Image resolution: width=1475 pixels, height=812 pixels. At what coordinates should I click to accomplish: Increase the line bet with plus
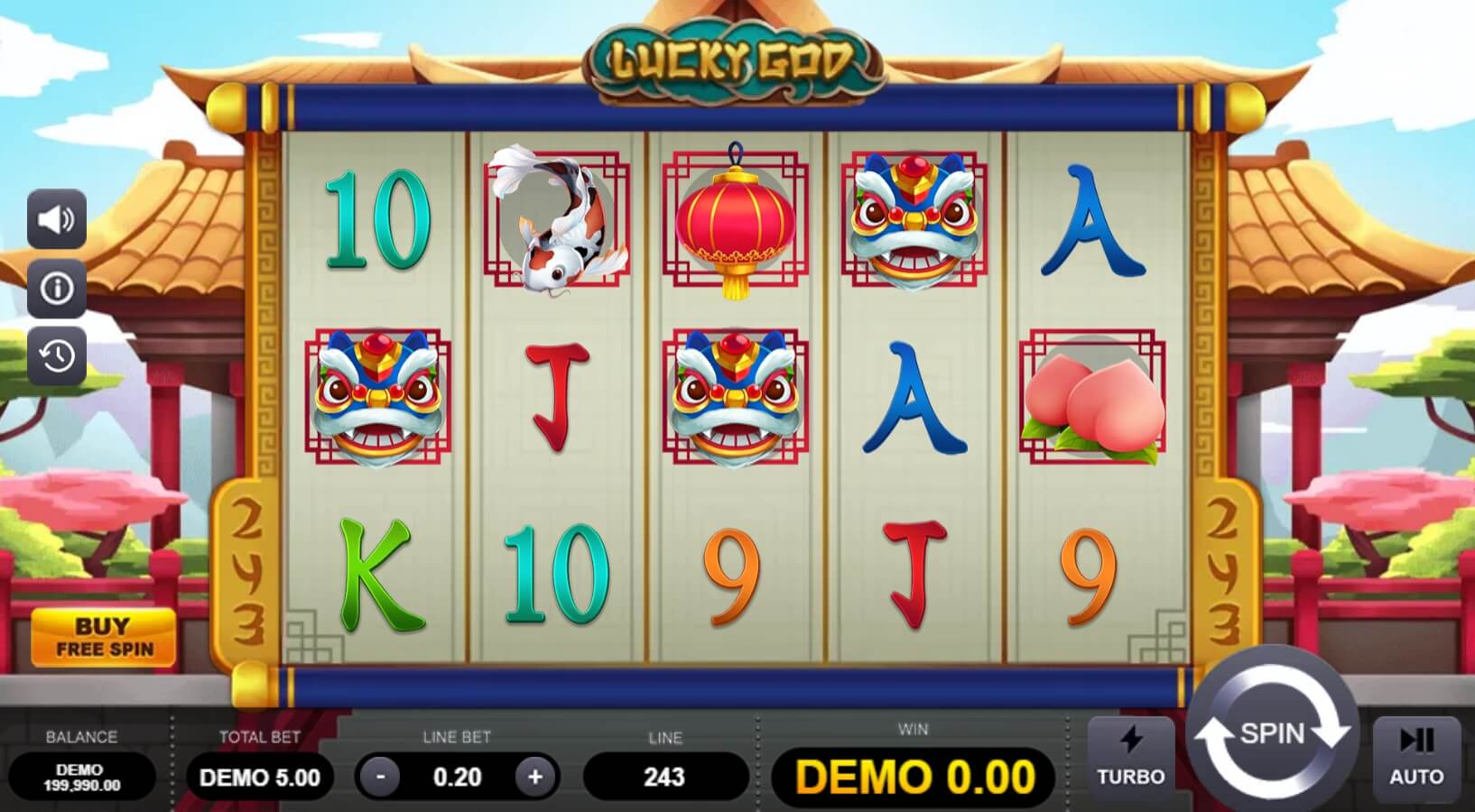pyautogui.click(x=533, y=777)
